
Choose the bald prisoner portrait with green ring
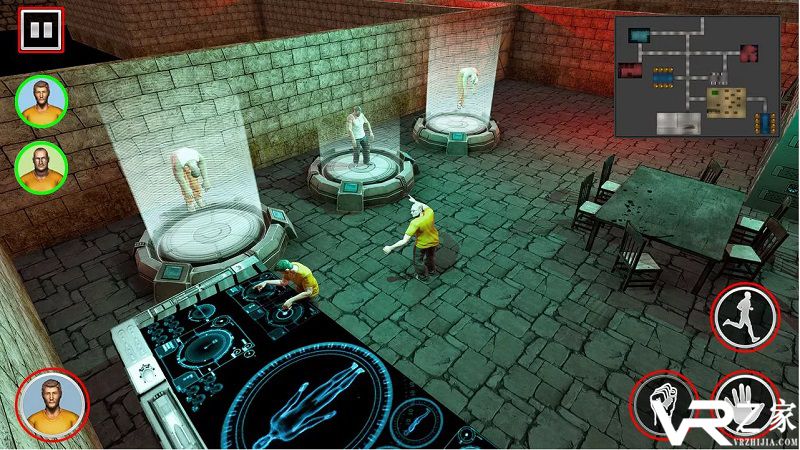41,166
